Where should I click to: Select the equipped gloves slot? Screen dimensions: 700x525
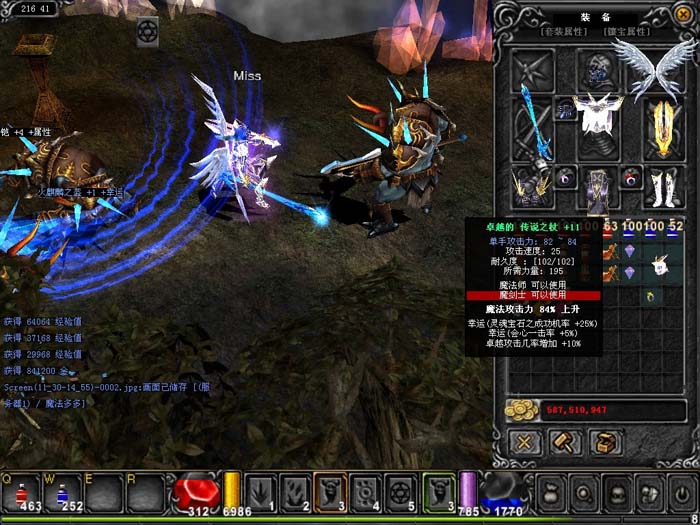(530, 185)
